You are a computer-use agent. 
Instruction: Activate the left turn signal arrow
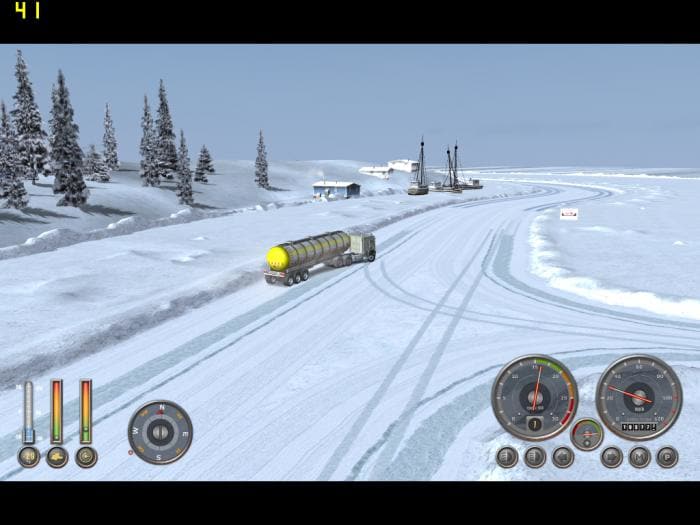click(563, 457)
